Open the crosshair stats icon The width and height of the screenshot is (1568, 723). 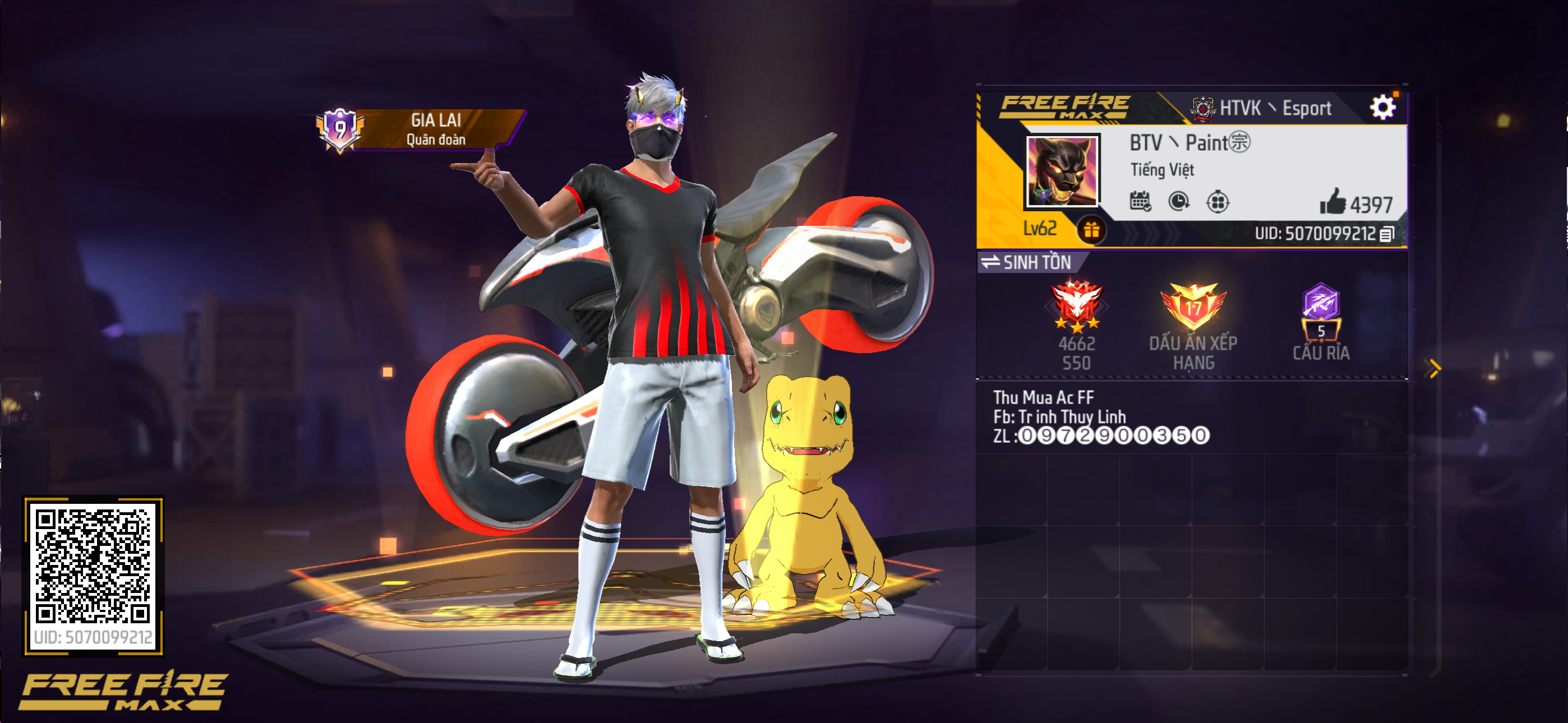[x=1217, y=201]
